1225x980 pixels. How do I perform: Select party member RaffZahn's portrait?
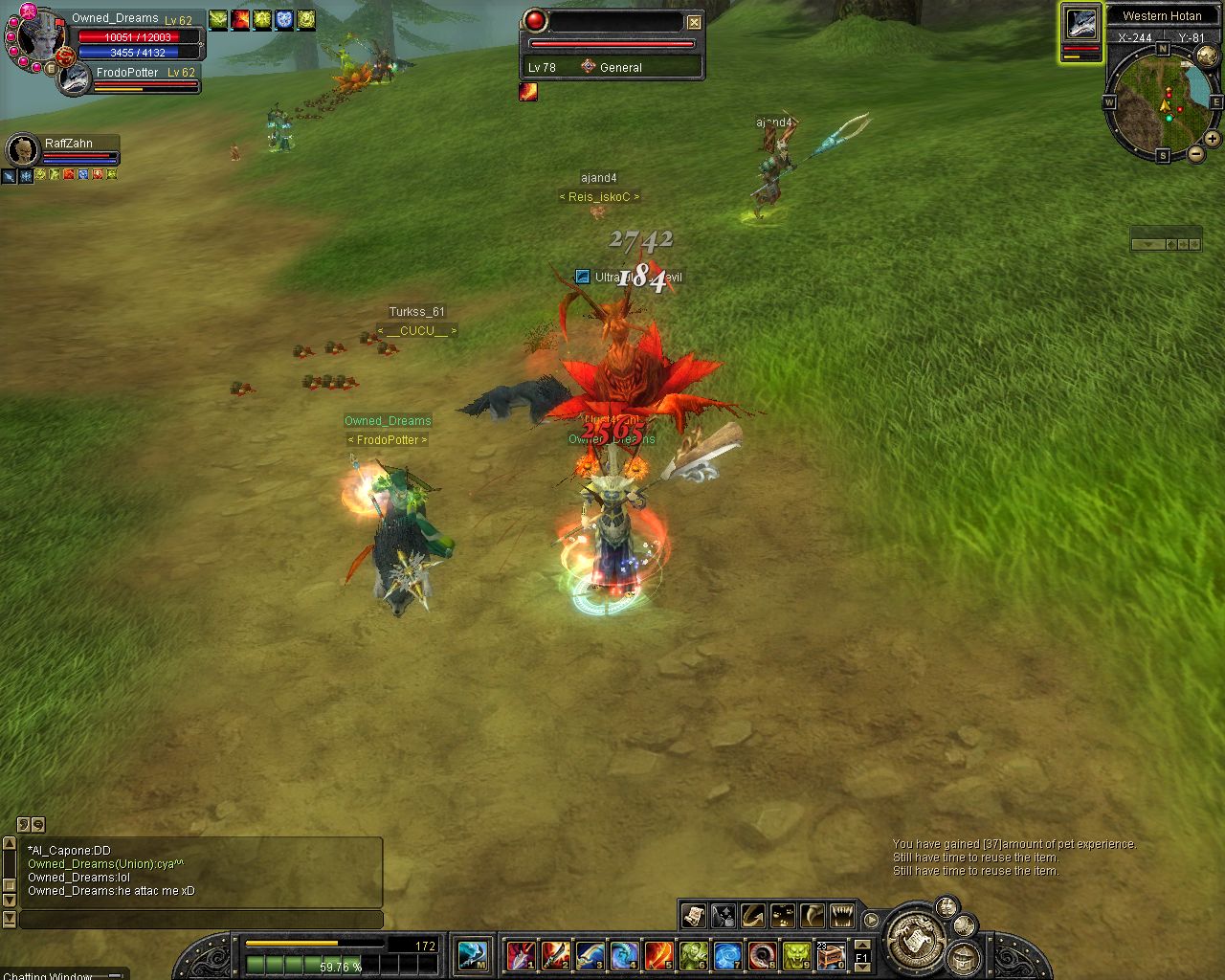pos(21,150)
